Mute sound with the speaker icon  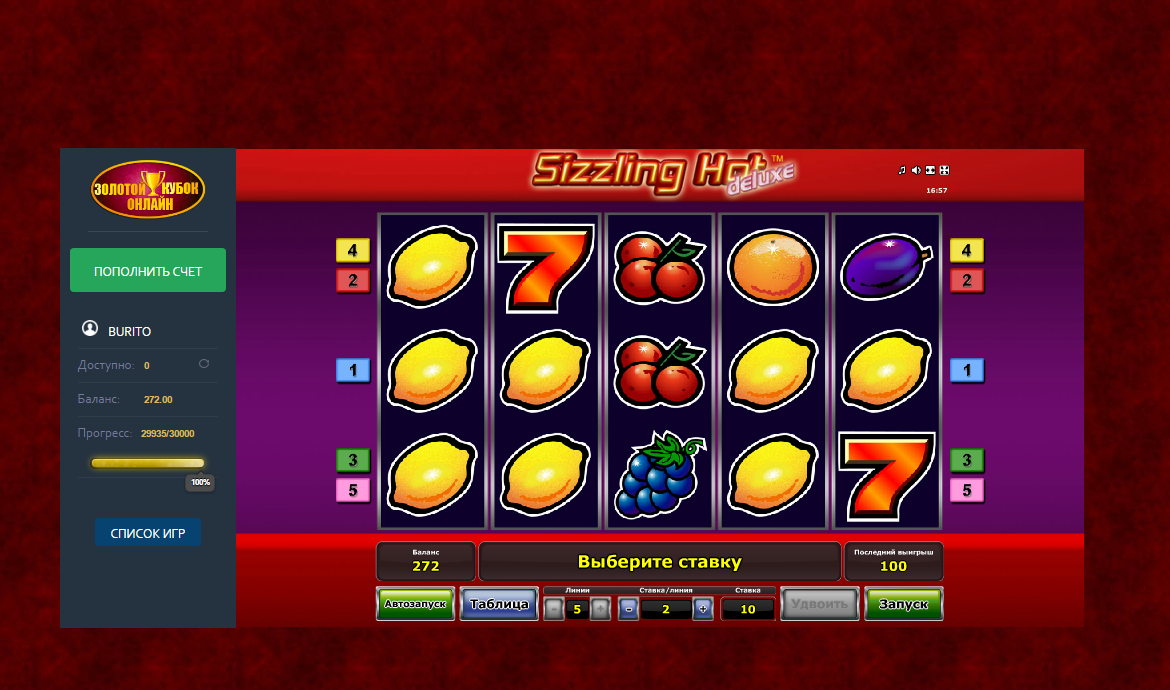916,170
